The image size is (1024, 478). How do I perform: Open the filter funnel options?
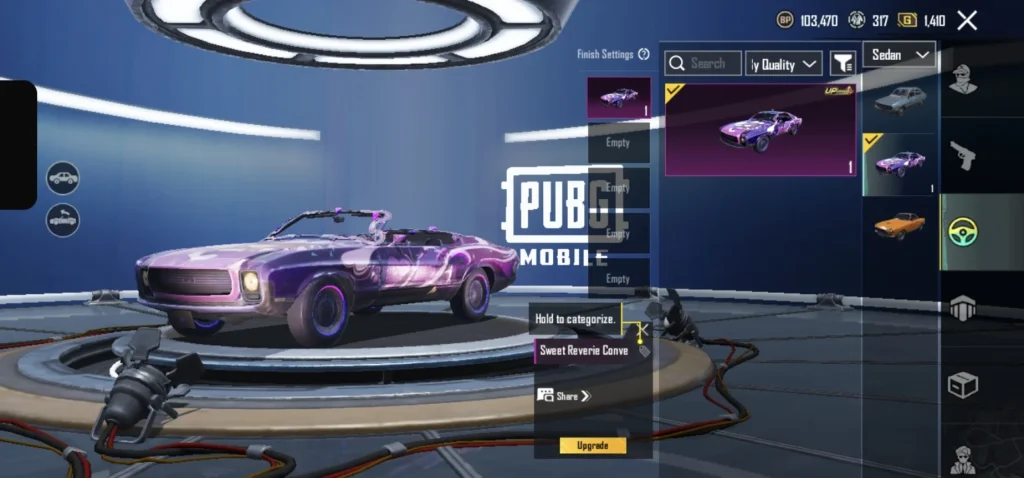tap(842, 64)
